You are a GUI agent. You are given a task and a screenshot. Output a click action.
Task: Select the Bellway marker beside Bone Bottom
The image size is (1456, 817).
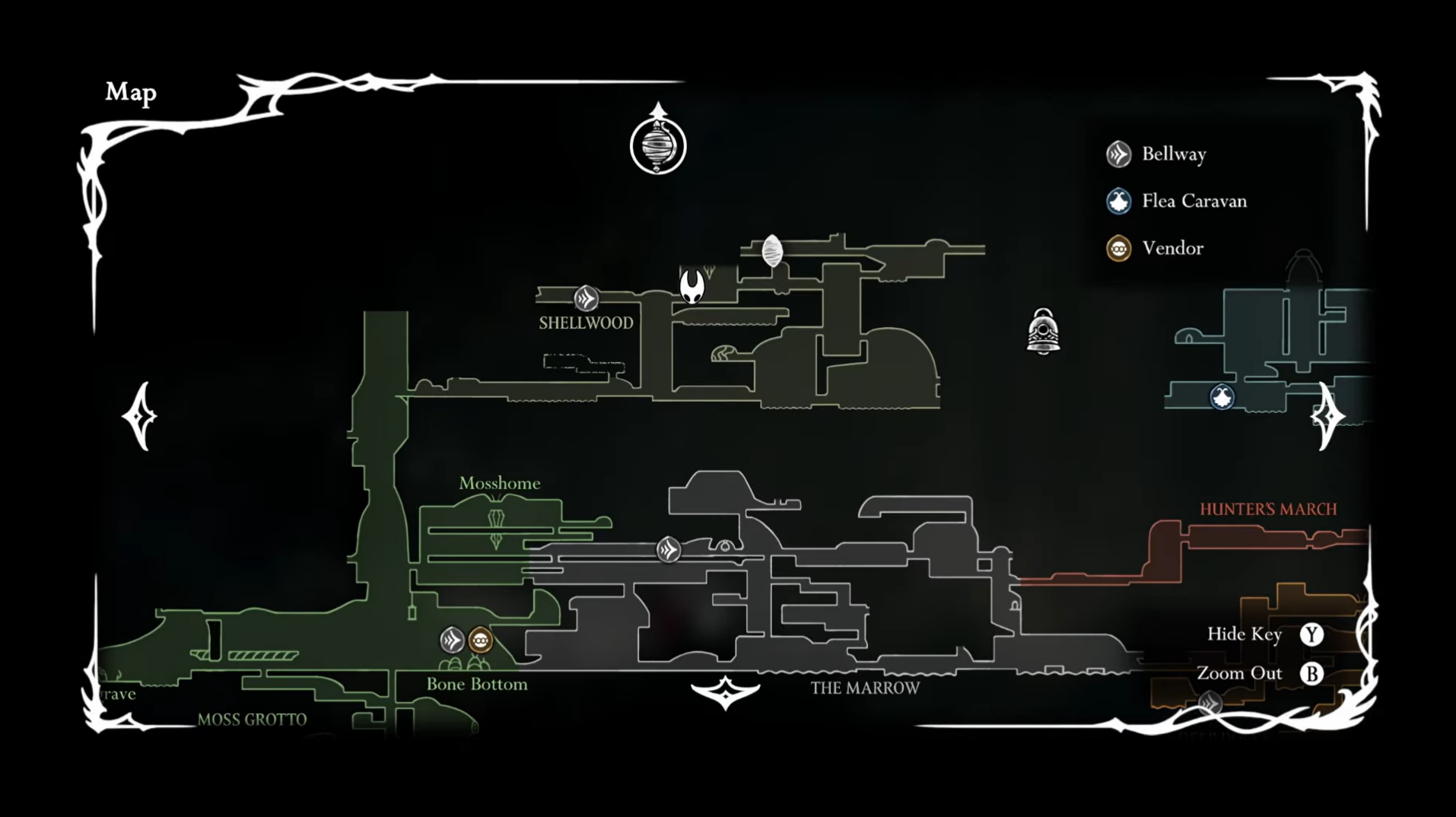click(x=453, y=641)
